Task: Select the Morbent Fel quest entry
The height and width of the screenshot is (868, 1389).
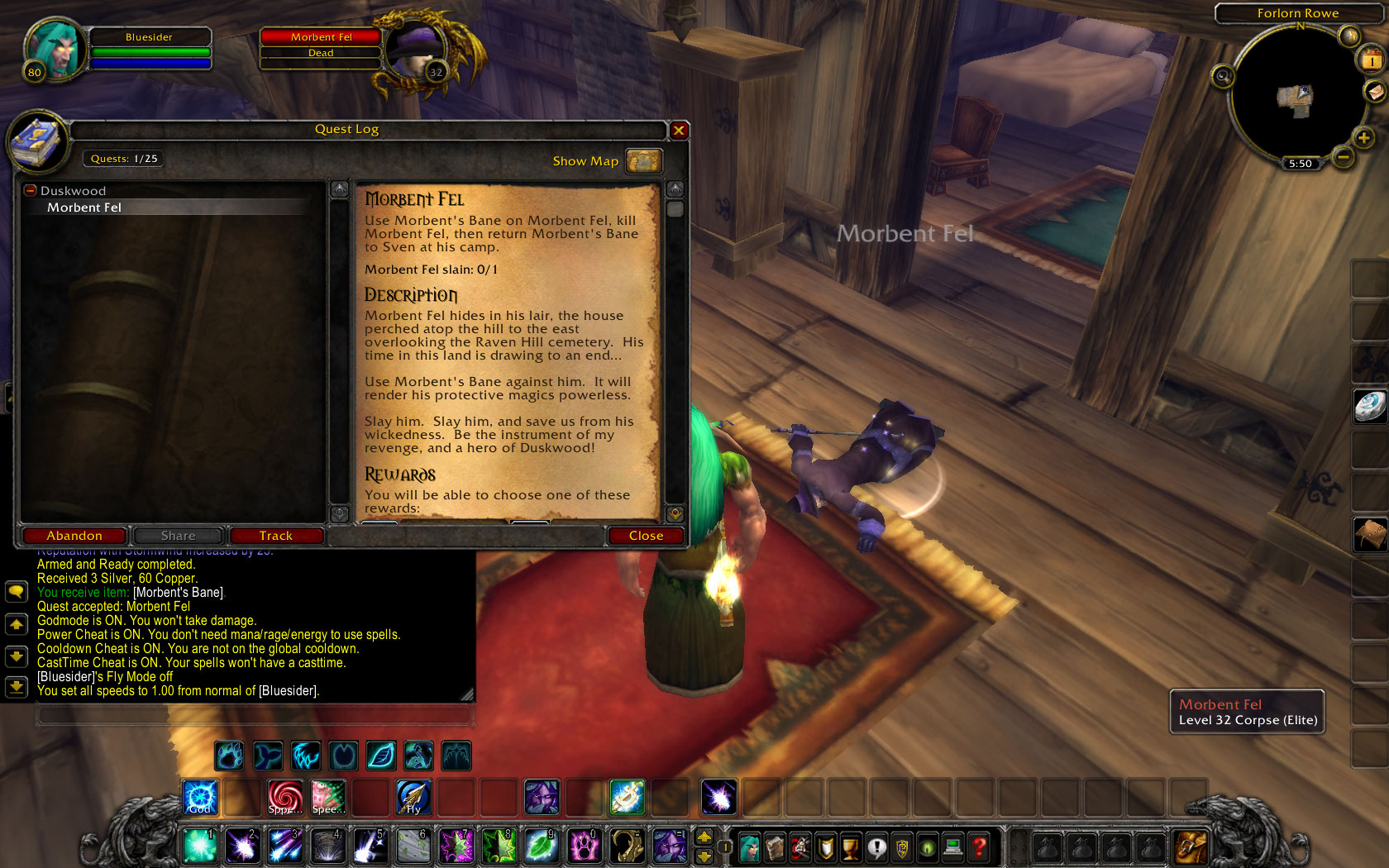Action: click(x=85, y=207)
